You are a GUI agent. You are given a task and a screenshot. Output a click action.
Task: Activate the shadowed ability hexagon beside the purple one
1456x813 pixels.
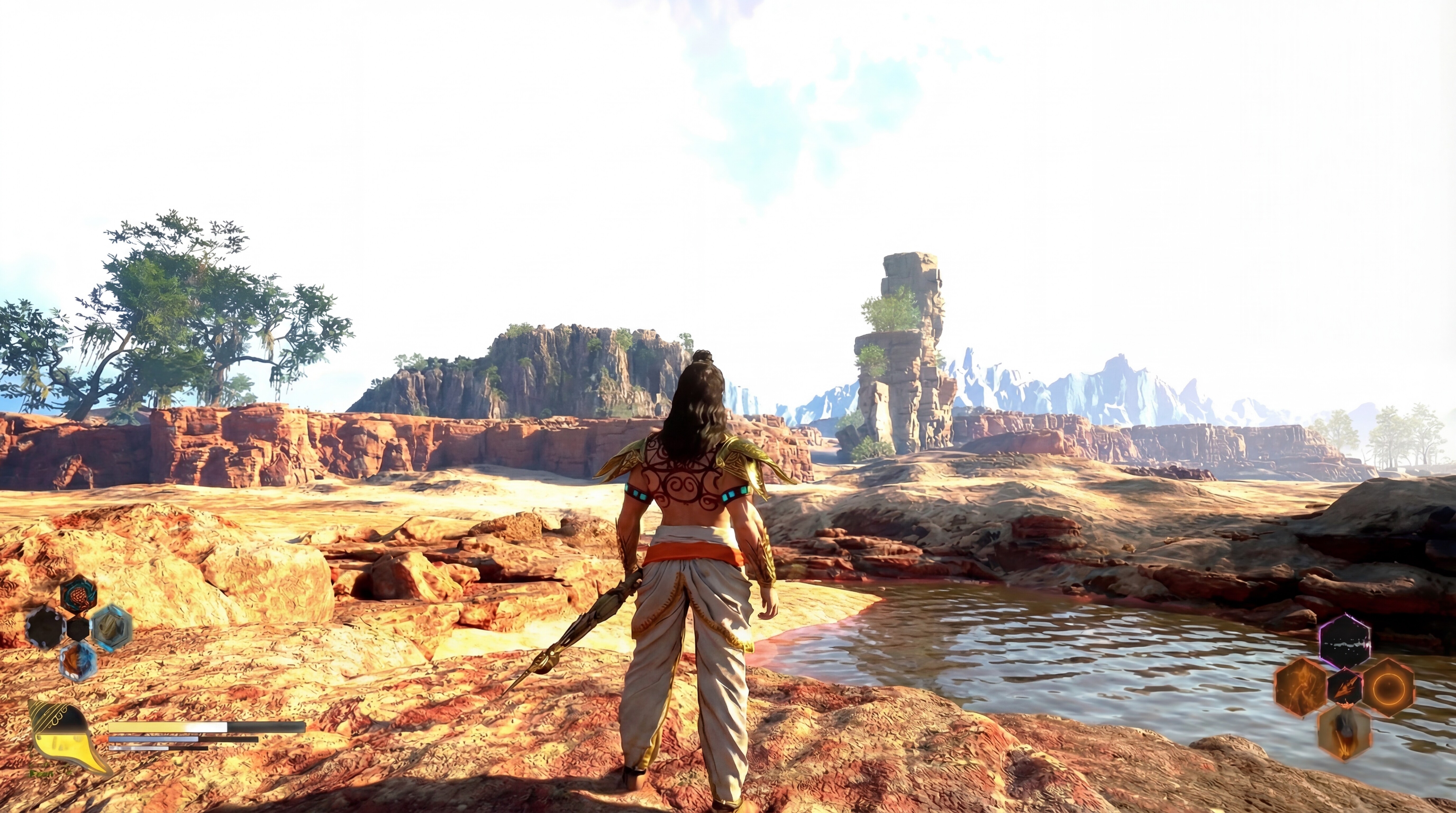(x=1345, y=688)
